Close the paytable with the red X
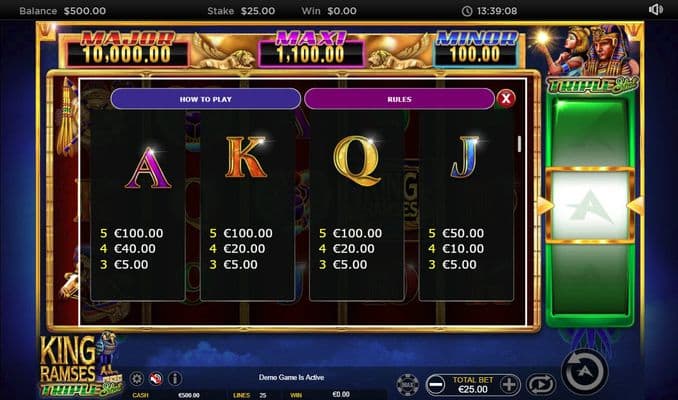678x400 pixels. pos(506,98)
